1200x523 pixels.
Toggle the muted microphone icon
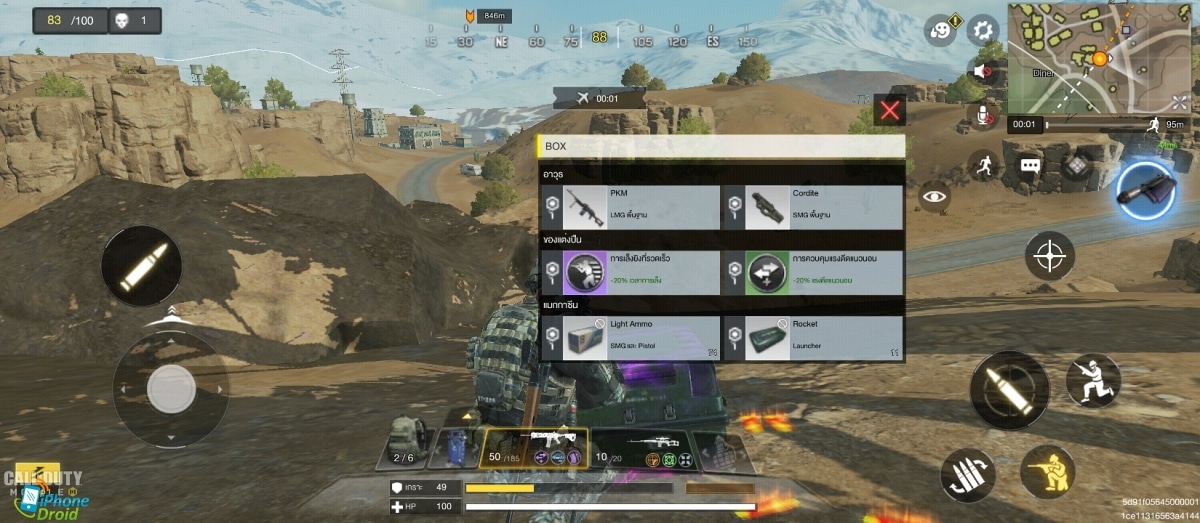(x=986, y=115)
